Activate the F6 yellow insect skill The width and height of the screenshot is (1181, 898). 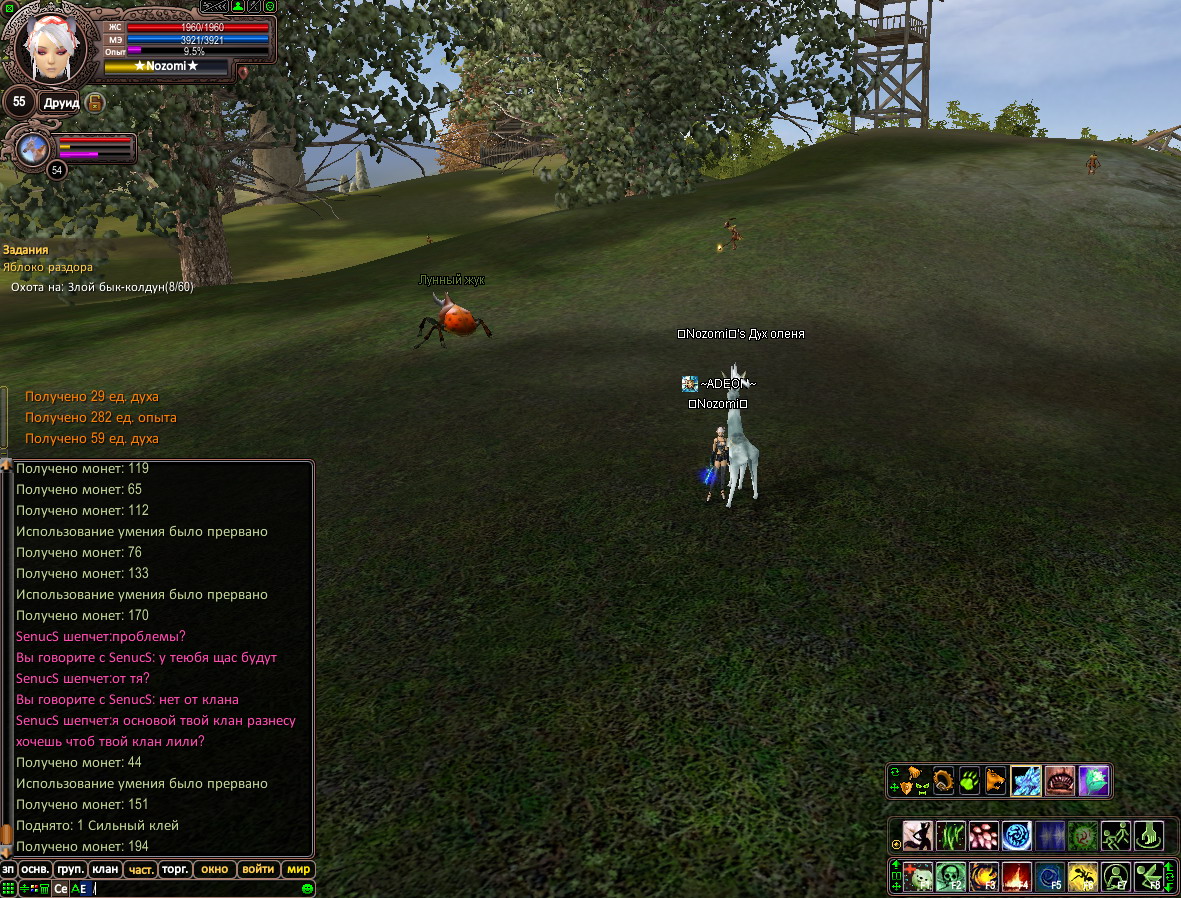(x=1083, y=876)
